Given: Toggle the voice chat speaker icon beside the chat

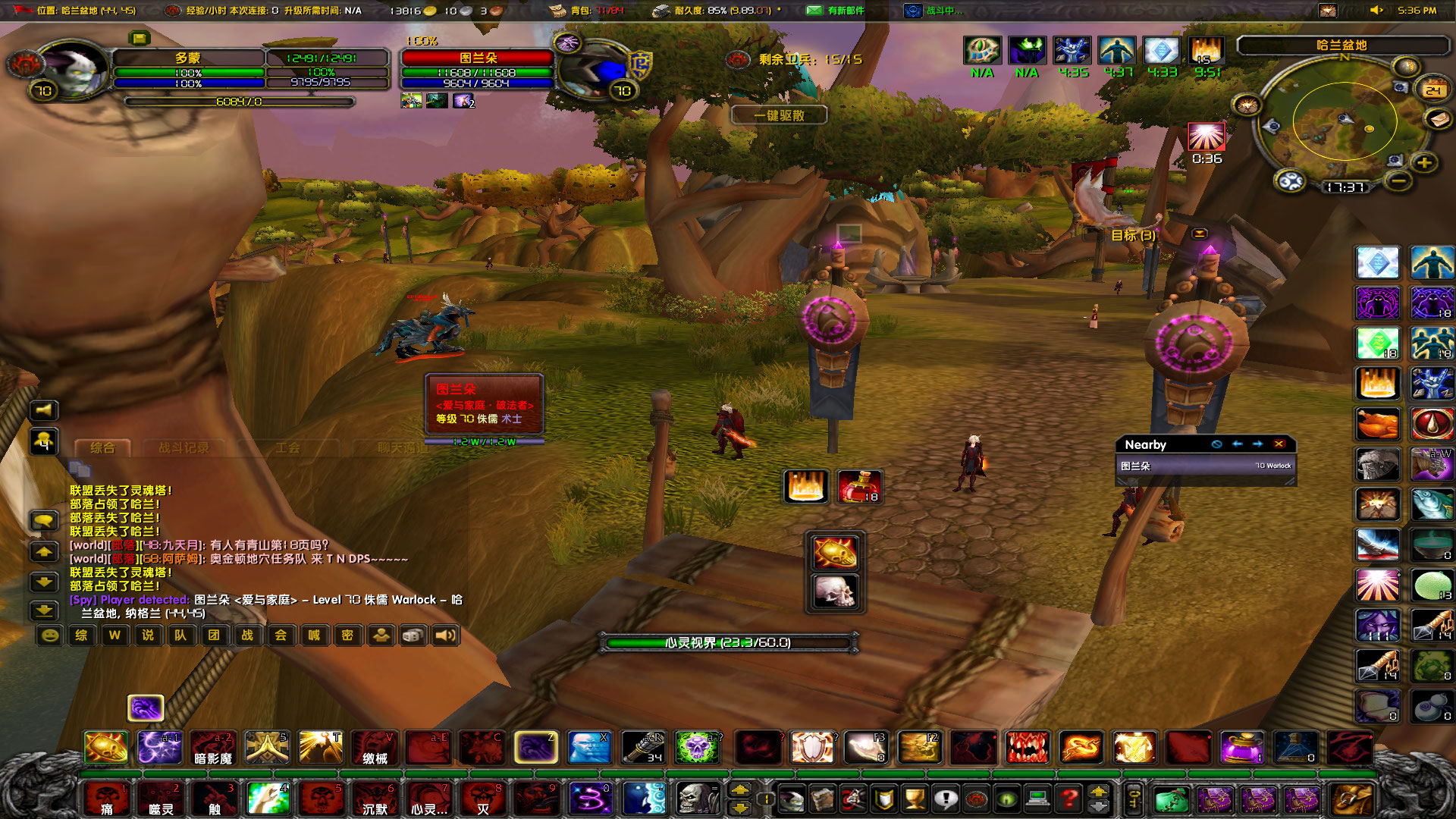Looking at the screenshot, I should tap(43, 410).
